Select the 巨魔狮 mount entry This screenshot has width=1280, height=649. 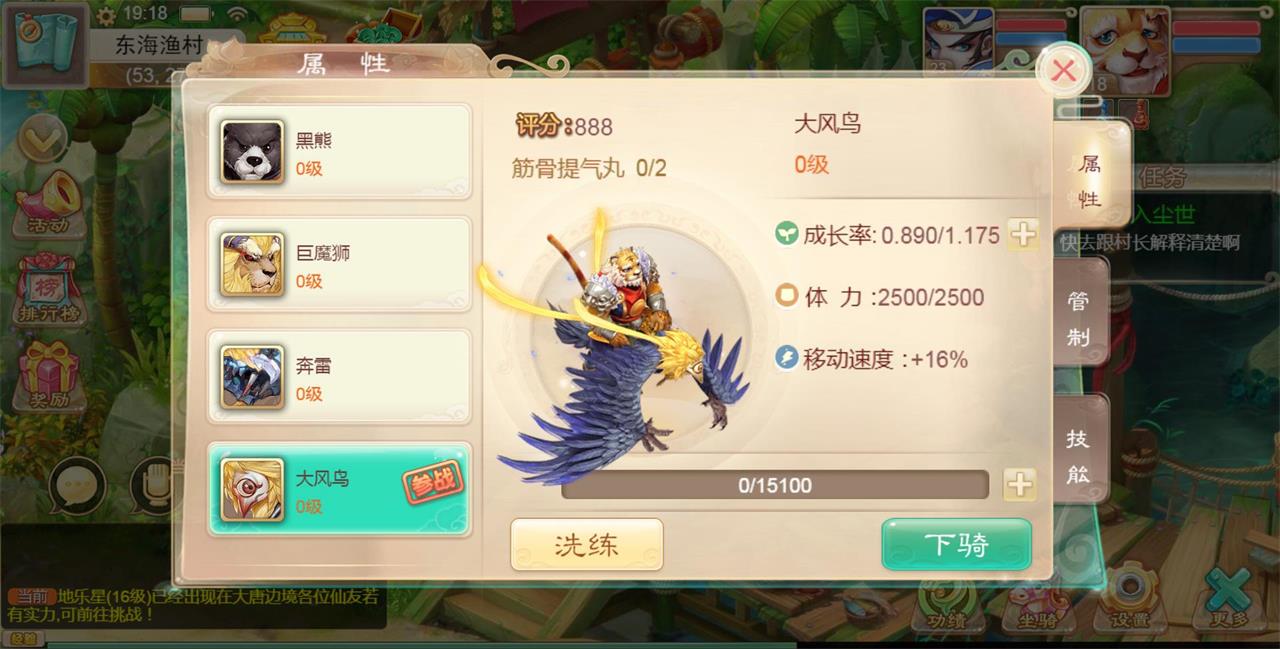pyautogui.click(x=339, y=265)
